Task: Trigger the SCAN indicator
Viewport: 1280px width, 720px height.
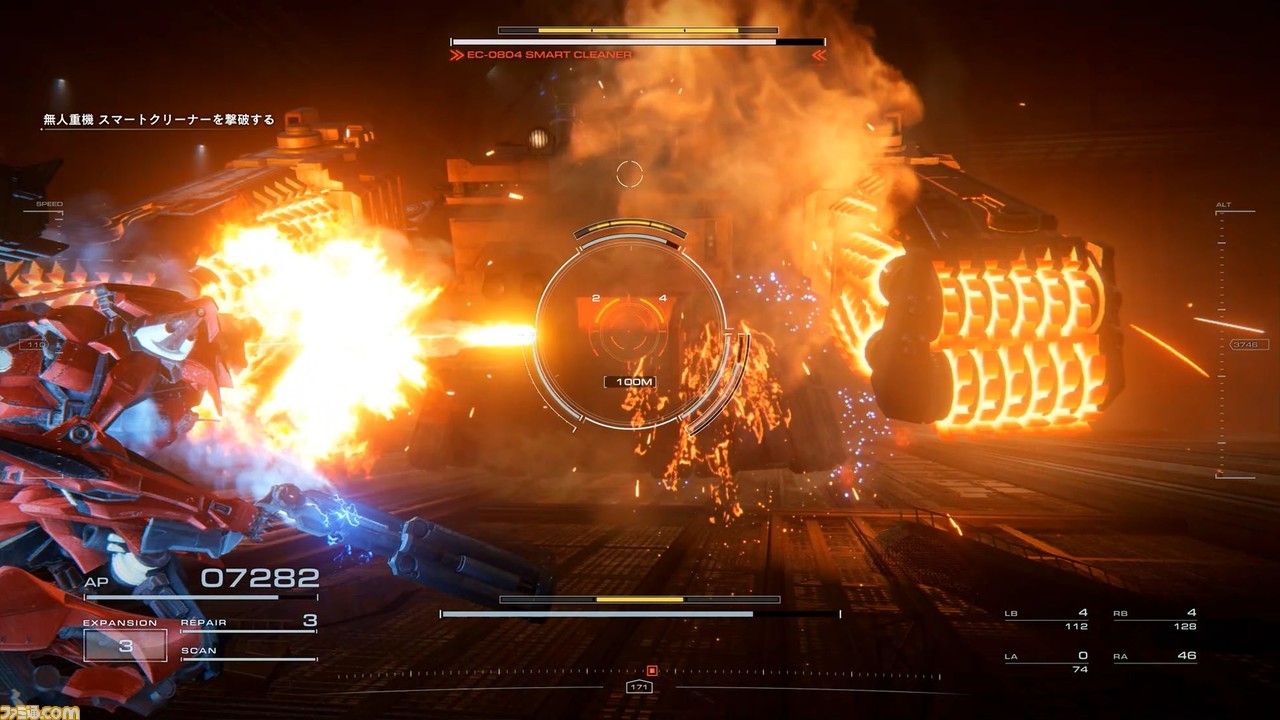Action: [248, 651]
